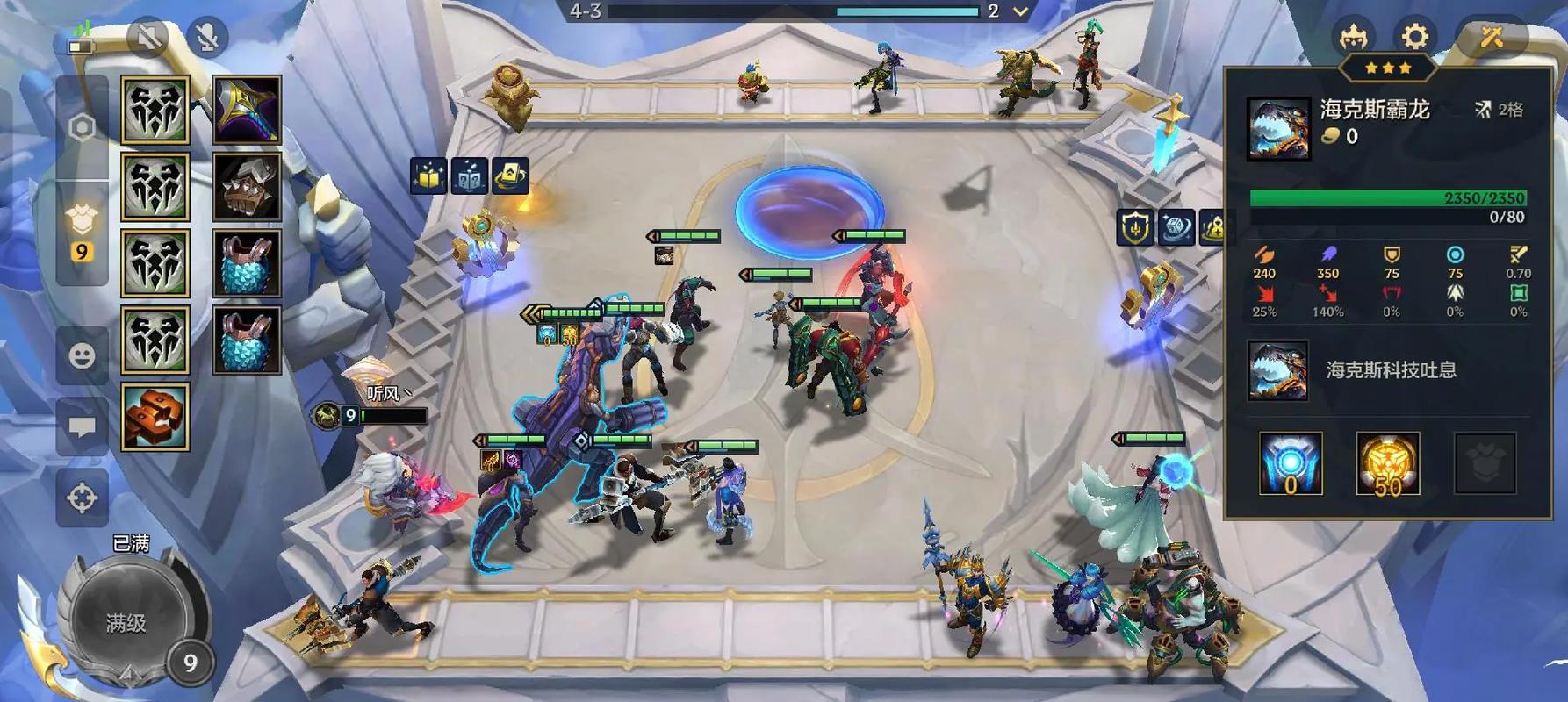Open the settings gear menu

click(x=1414, y=37)
